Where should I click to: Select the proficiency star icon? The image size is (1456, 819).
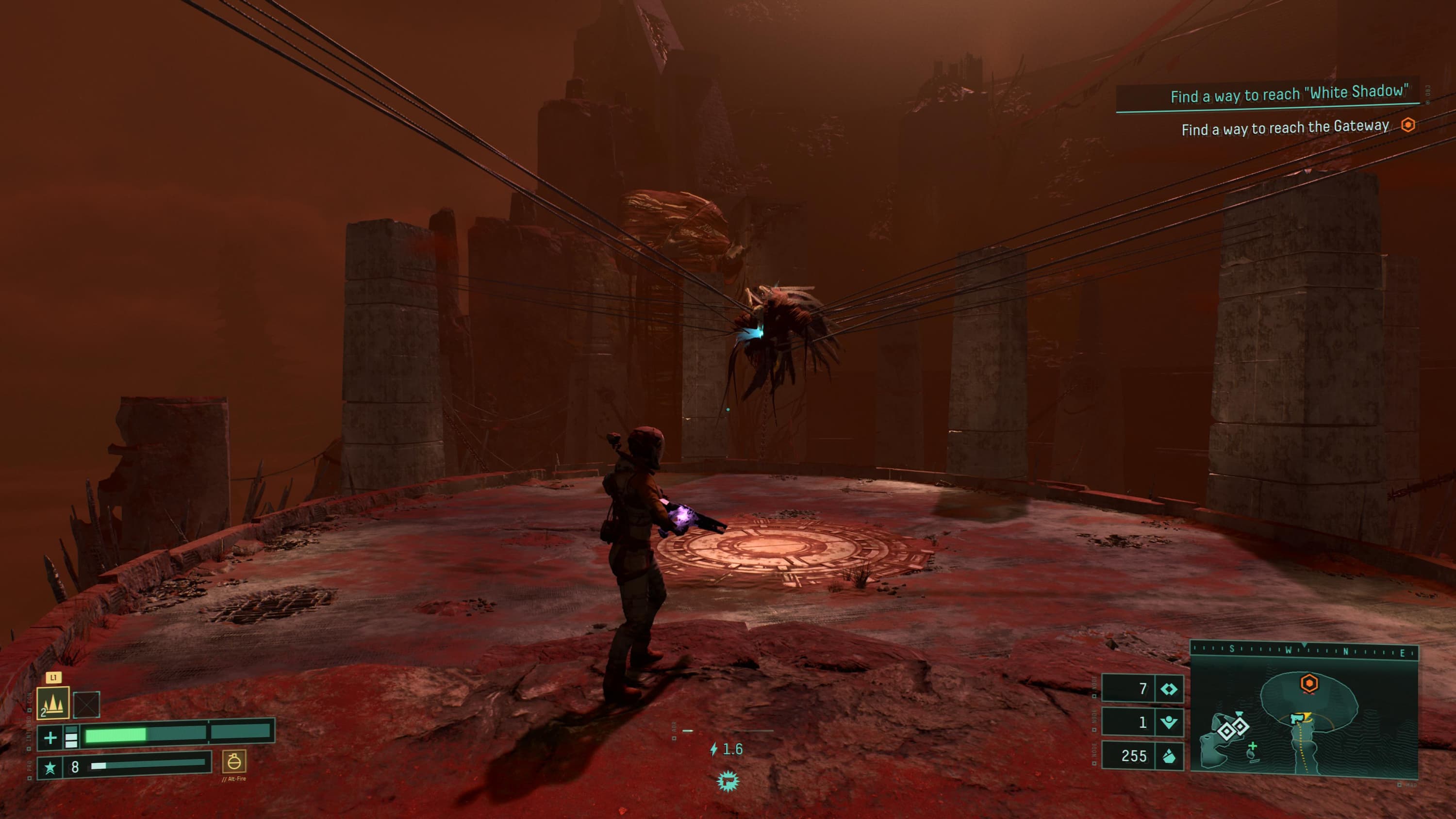tap(50, 767)
